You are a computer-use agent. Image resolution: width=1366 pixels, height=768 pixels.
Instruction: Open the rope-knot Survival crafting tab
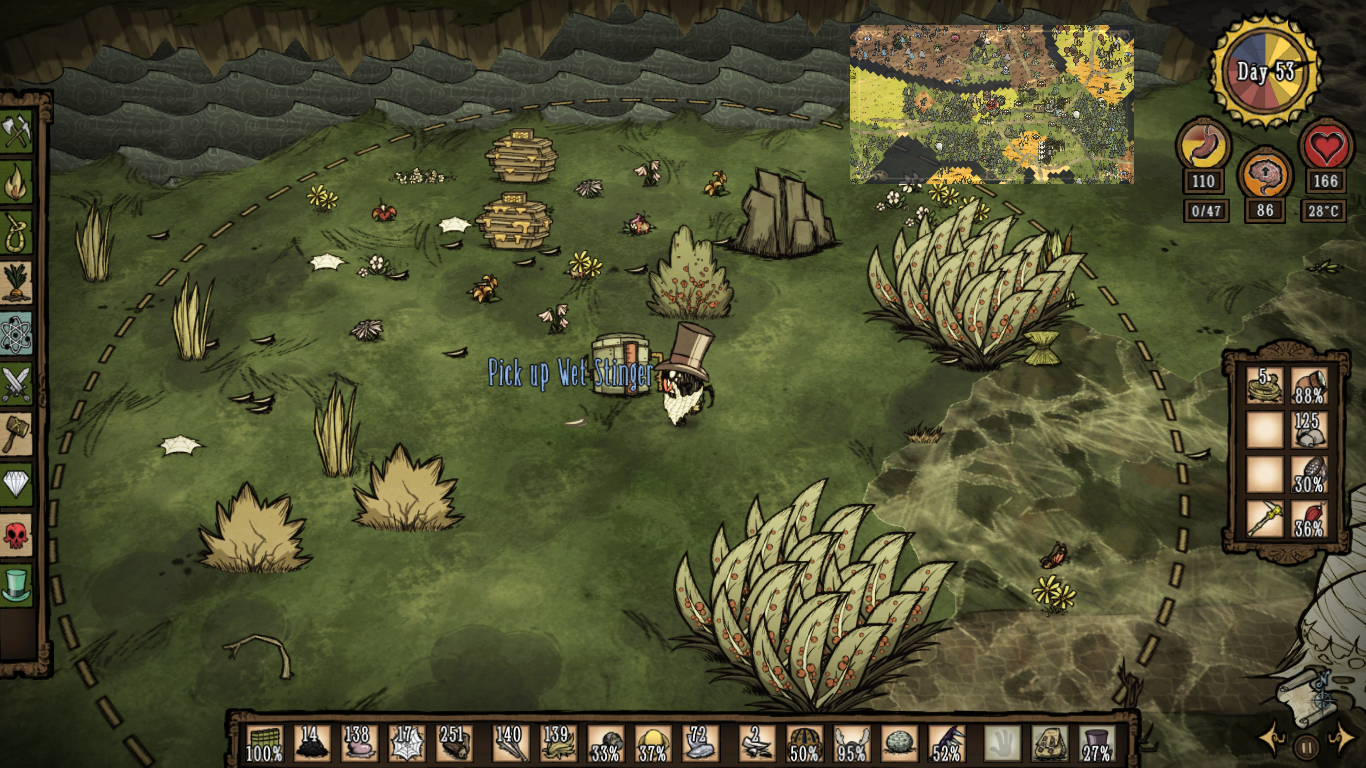pos(17,232)
